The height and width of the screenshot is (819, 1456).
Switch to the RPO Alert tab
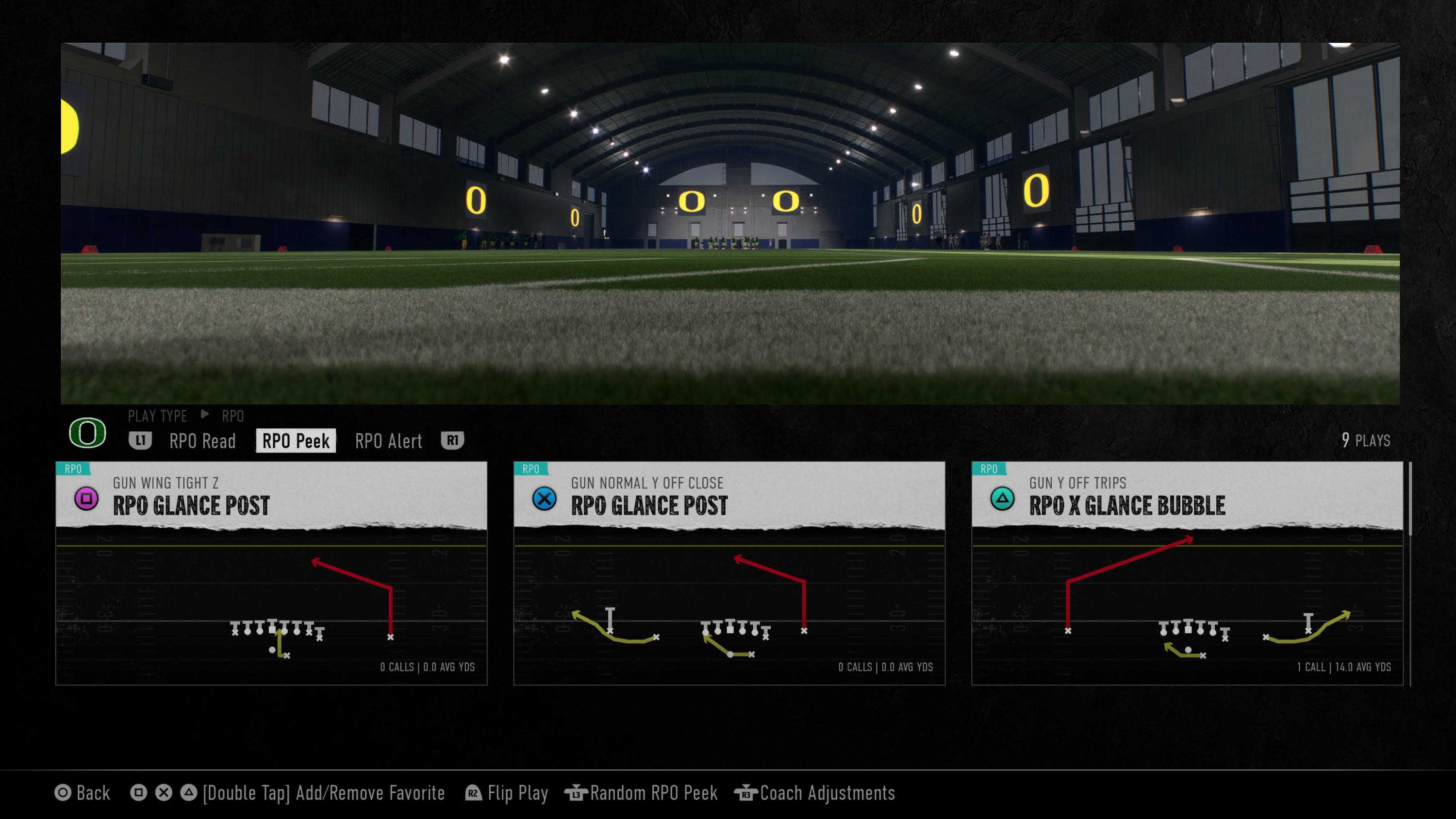pyautogui.click(x=388, y=441)
